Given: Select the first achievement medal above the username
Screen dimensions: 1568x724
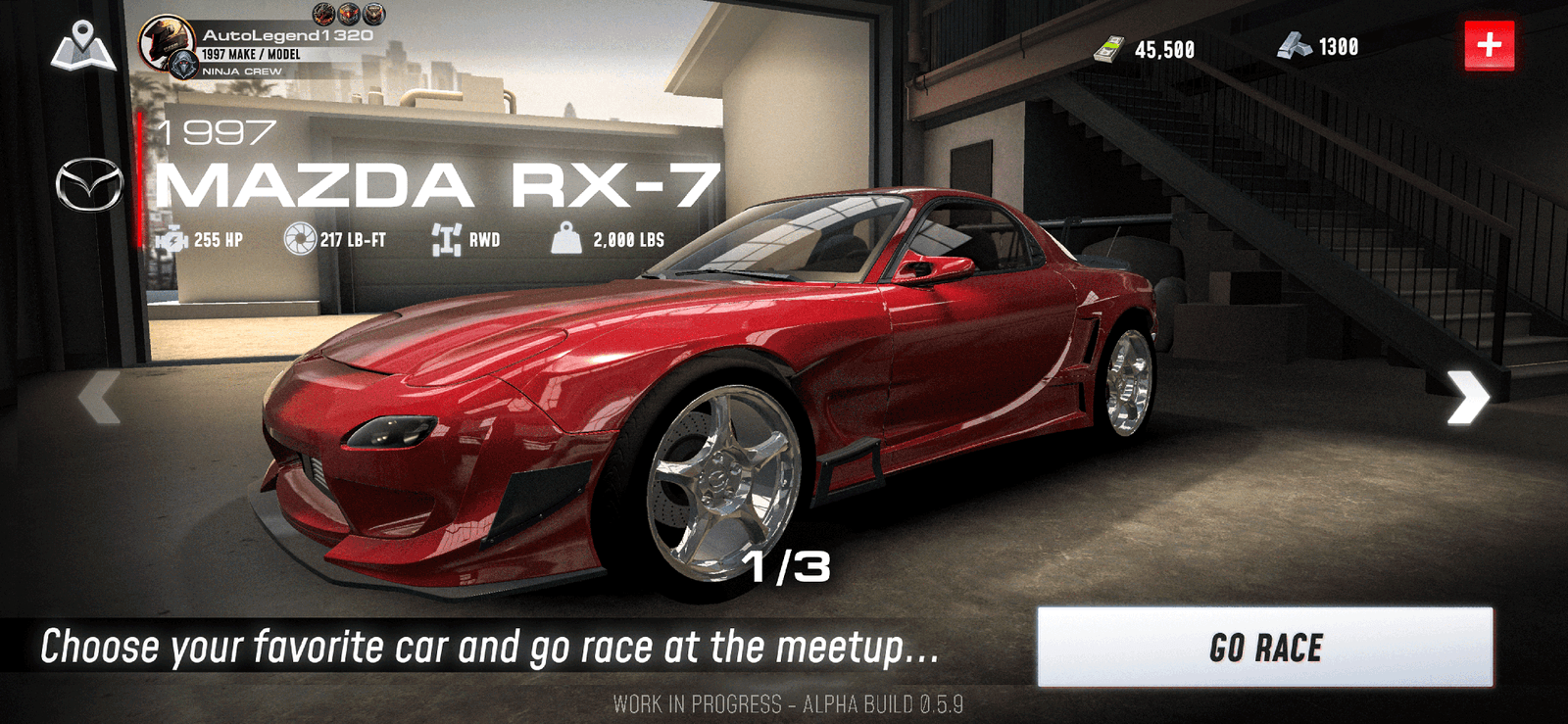Looking at the screenshot, I should point(323,13).
